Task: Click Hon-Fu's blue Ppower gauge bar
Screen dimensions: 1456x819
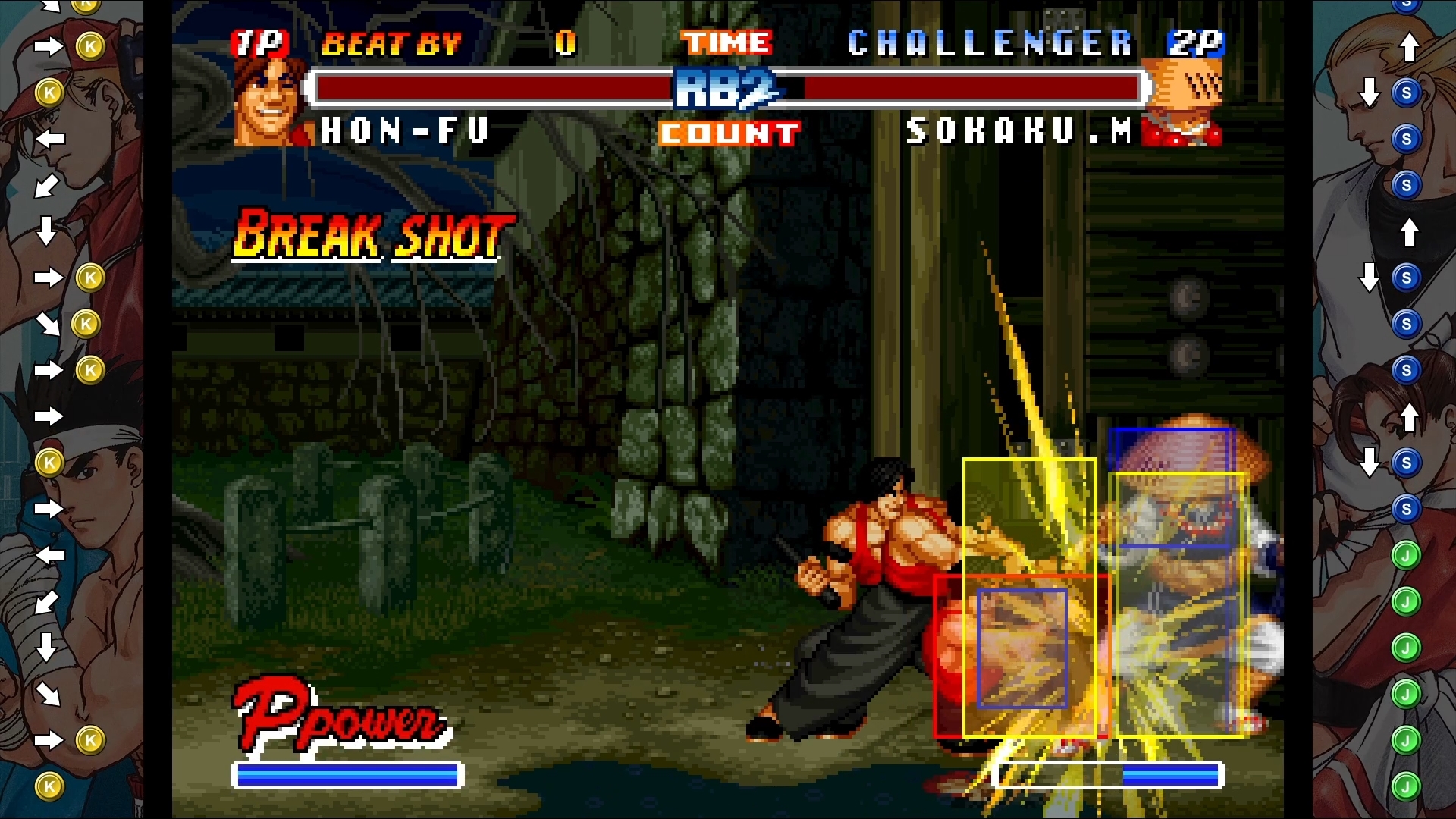Action: click(x=347, y=775)
